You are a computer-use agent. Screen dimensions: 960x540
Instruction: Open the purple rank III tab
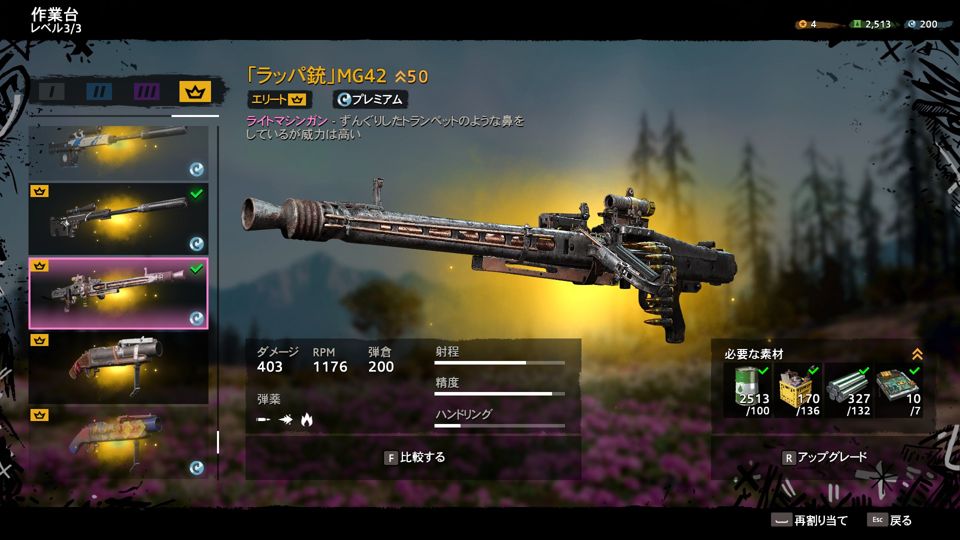tap(147, 92)
